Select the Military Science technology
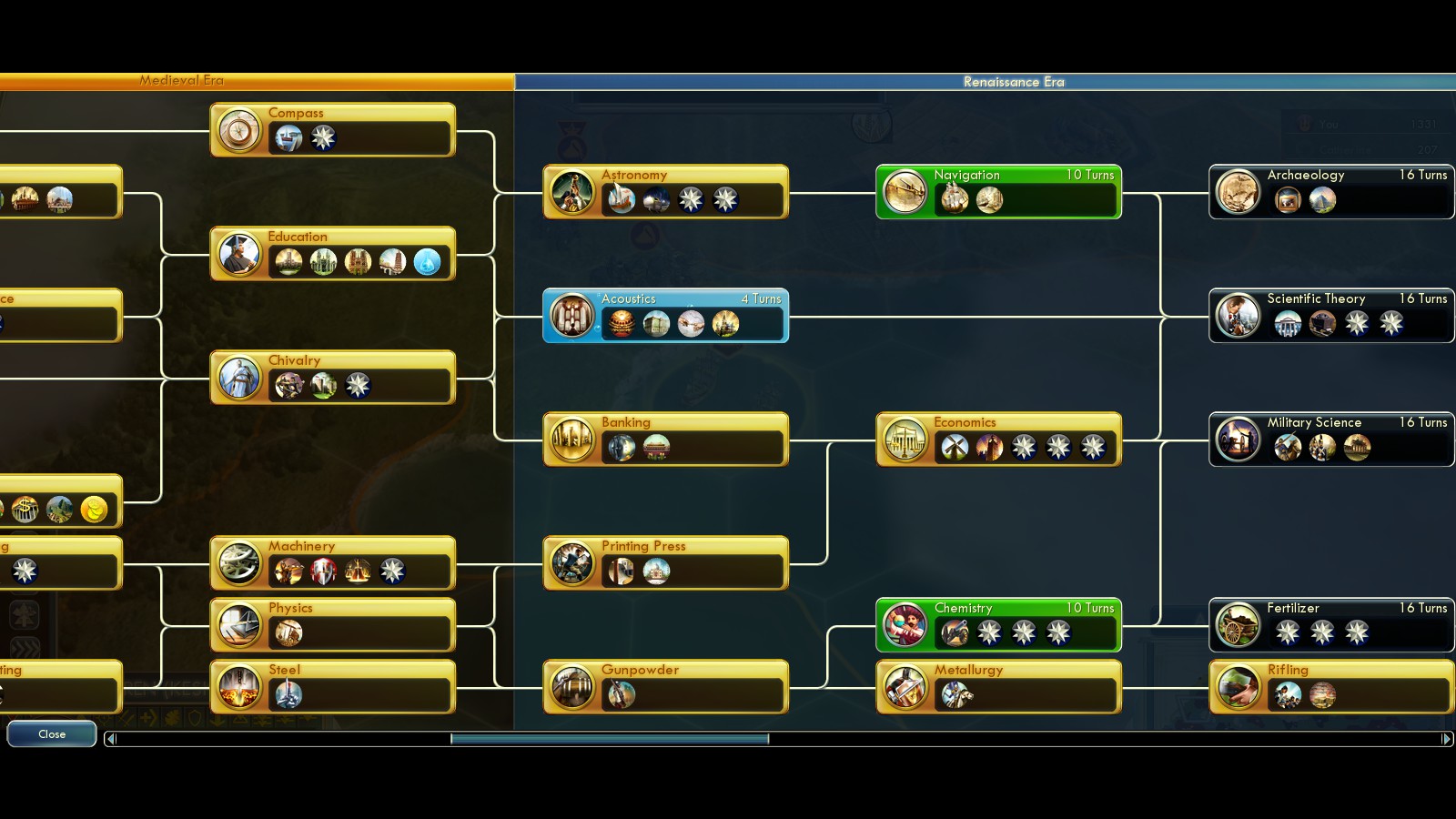Viewport: 1456px width, 819px height. pyautogui.click(x=1330, y=440)
